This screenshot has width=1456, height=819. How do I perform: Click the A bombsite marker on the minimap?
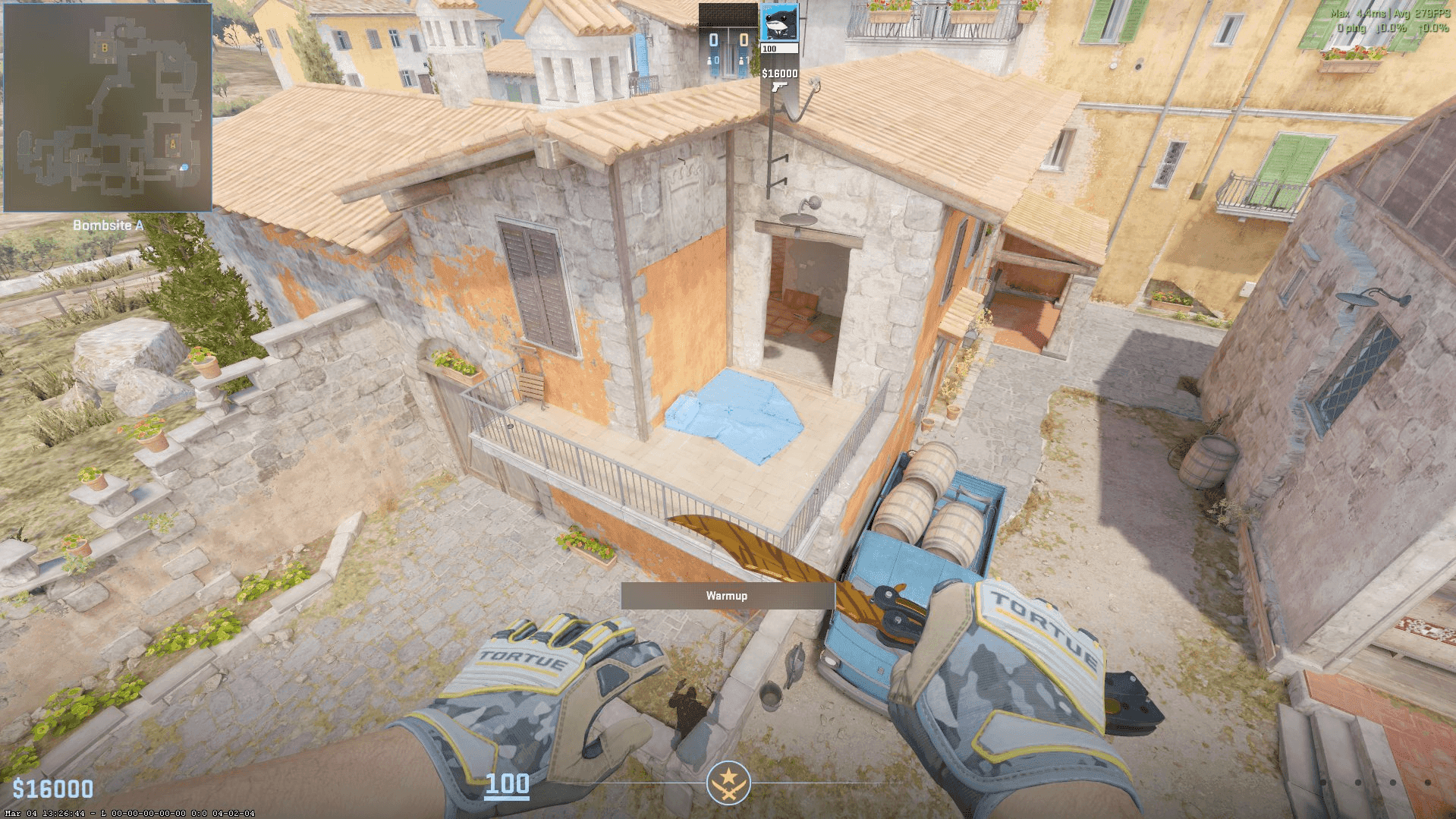[x=173, y=143]
